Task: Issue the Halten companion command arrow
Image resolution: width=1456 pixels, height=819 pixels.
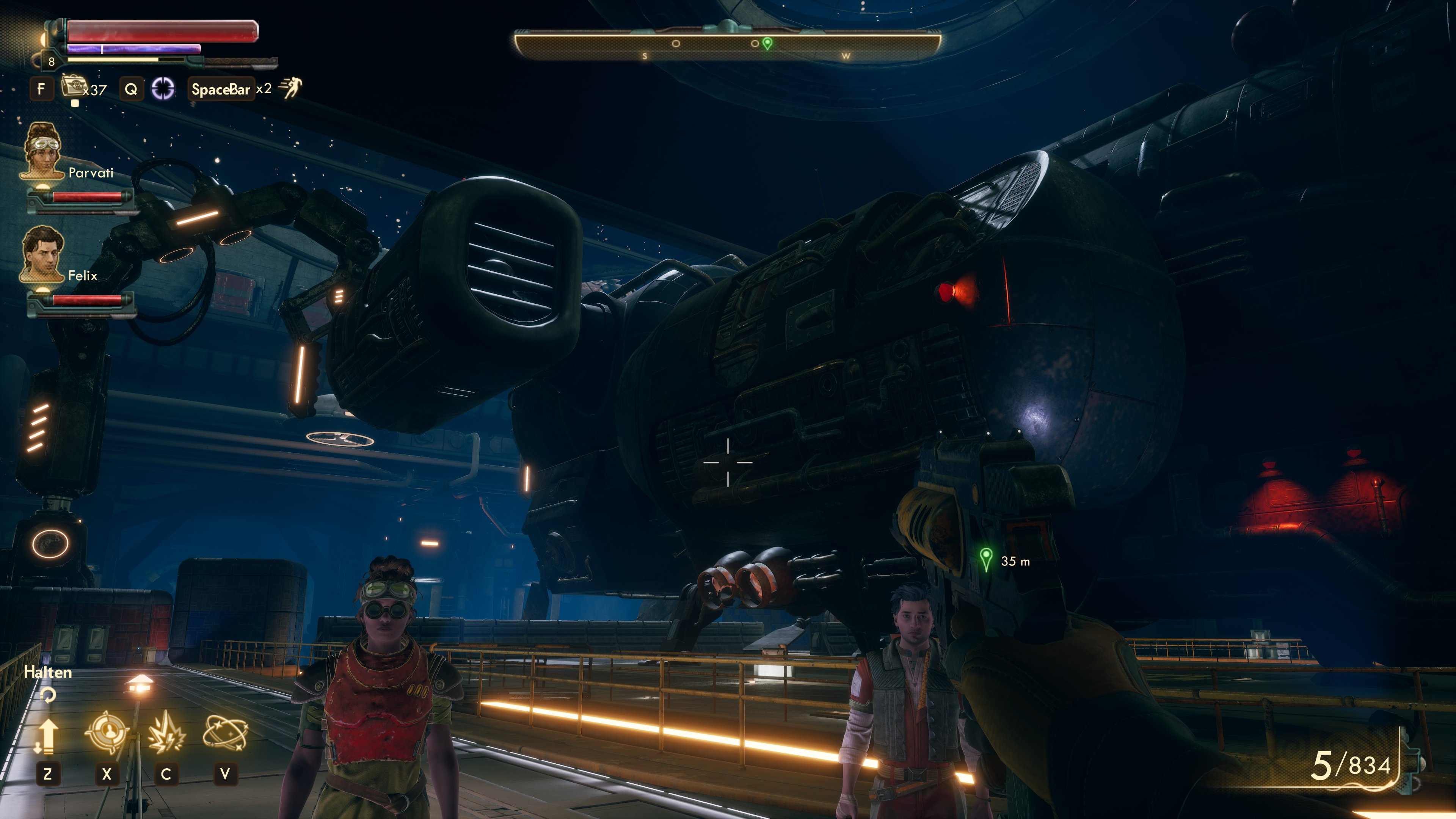Action: 47,735
